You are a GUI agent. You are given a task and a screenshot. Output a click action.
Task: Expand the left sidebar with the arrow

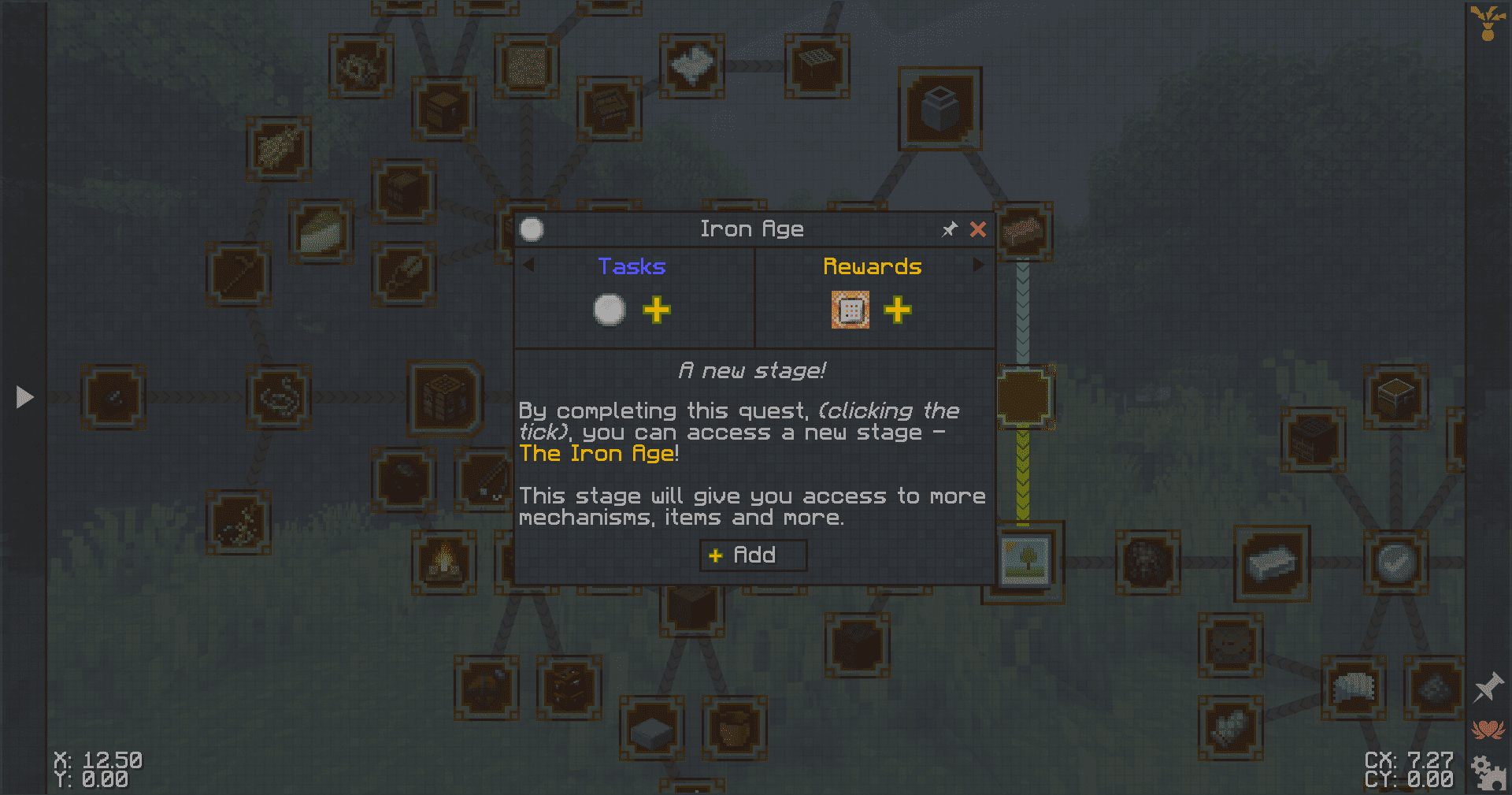(x=24, y=397)
